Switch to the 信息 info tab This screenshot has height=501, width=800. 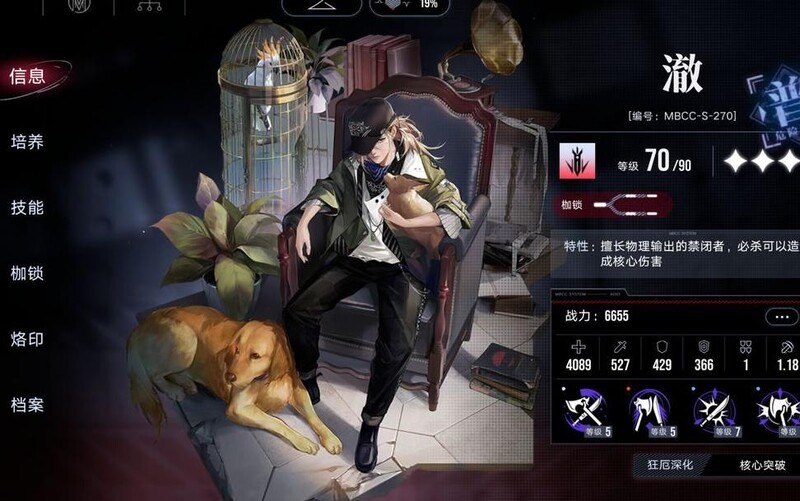coord(27,75)
